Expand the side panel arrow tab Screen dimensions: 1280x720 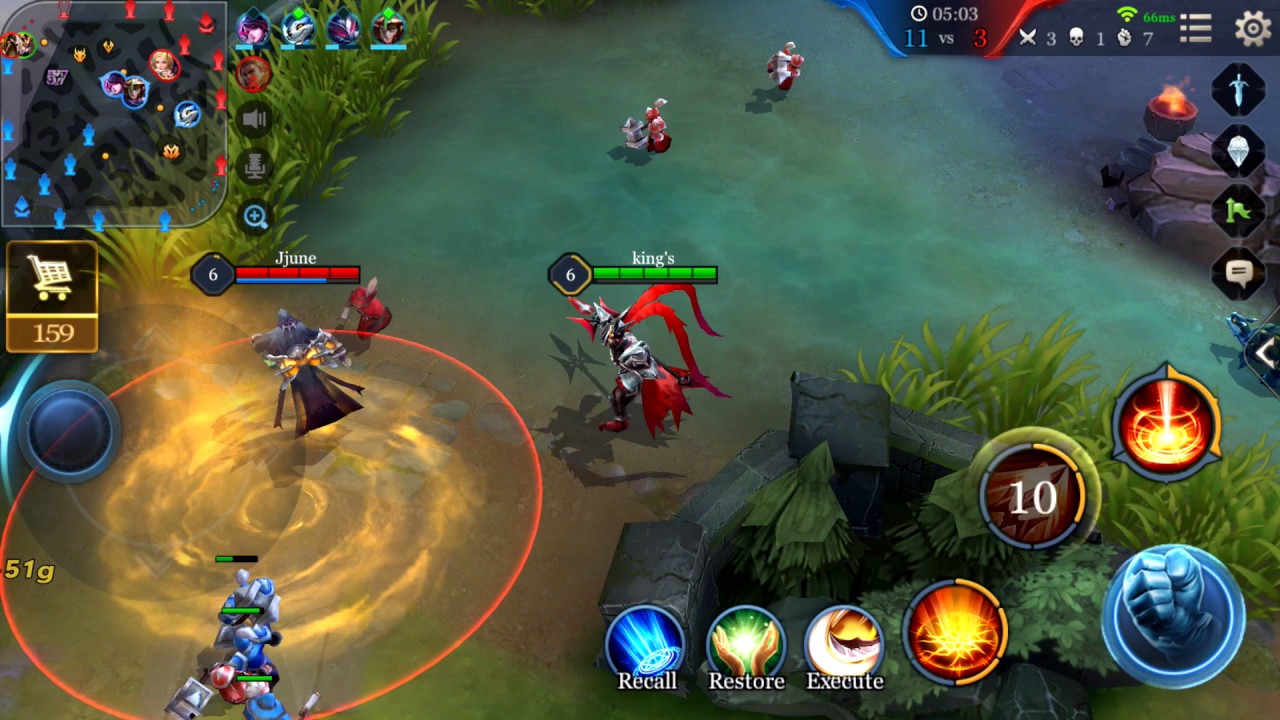[x=1265, y=352]
